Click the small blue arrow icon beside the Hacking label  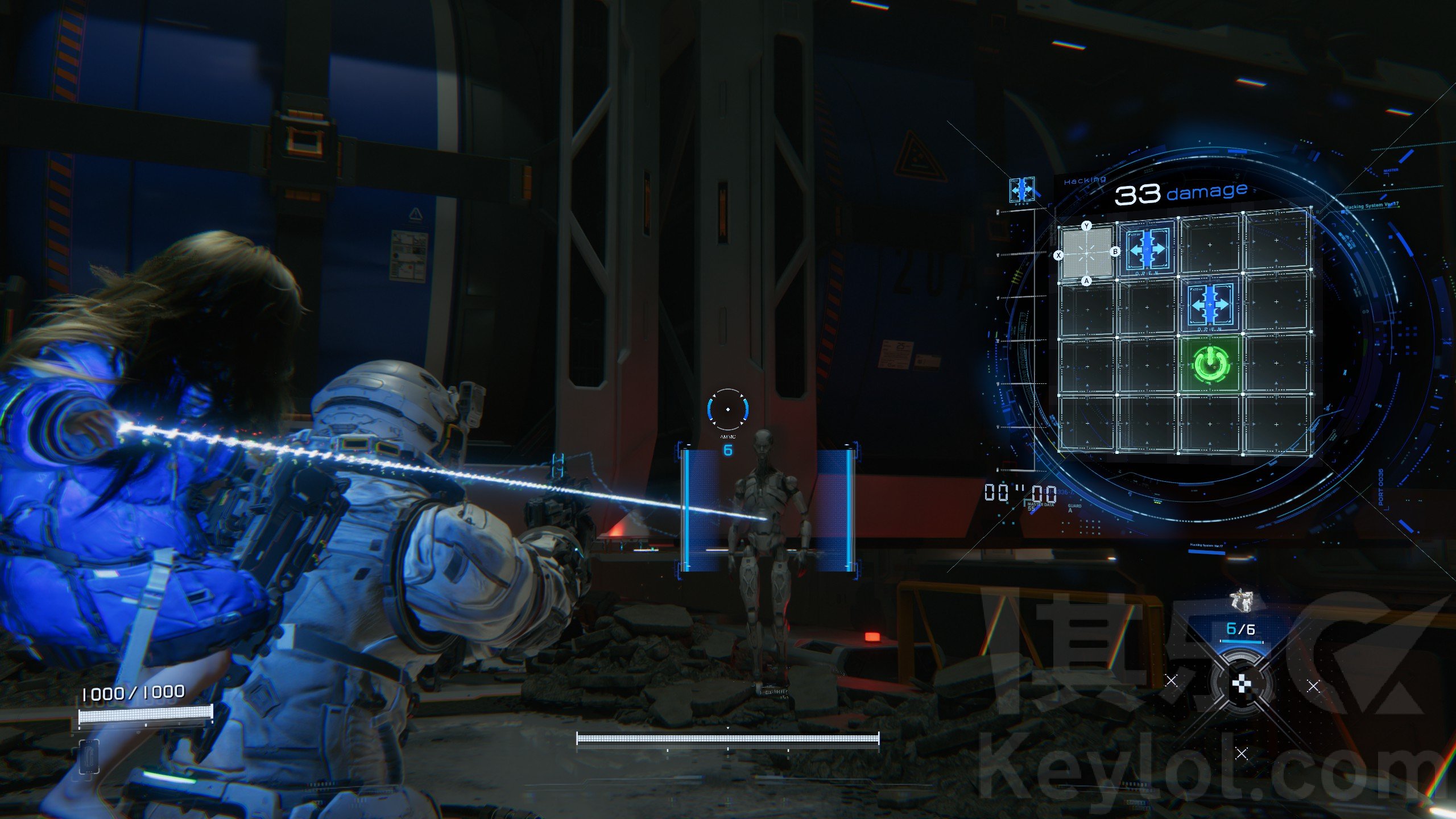(1021, 190)
